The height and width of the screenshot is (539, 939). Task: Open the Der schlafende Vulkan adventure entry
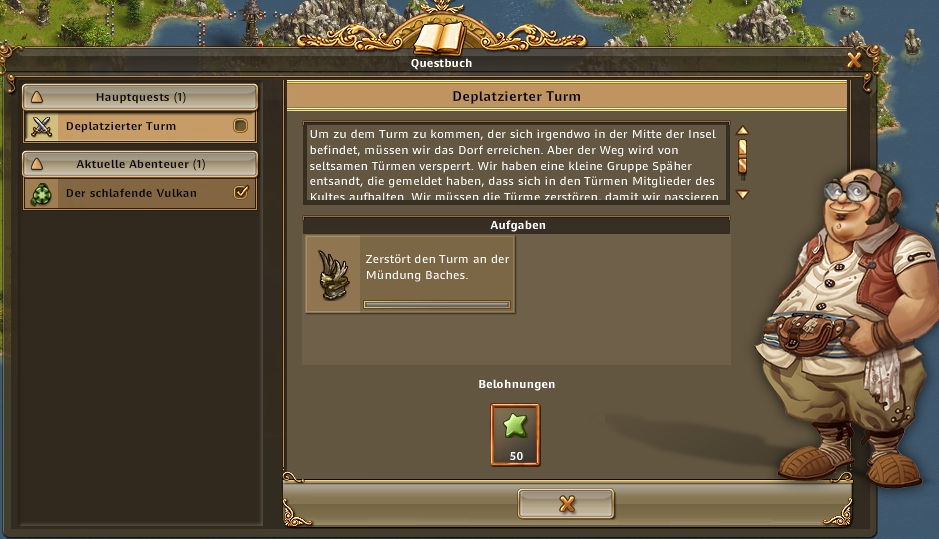[x=130, y=193]
